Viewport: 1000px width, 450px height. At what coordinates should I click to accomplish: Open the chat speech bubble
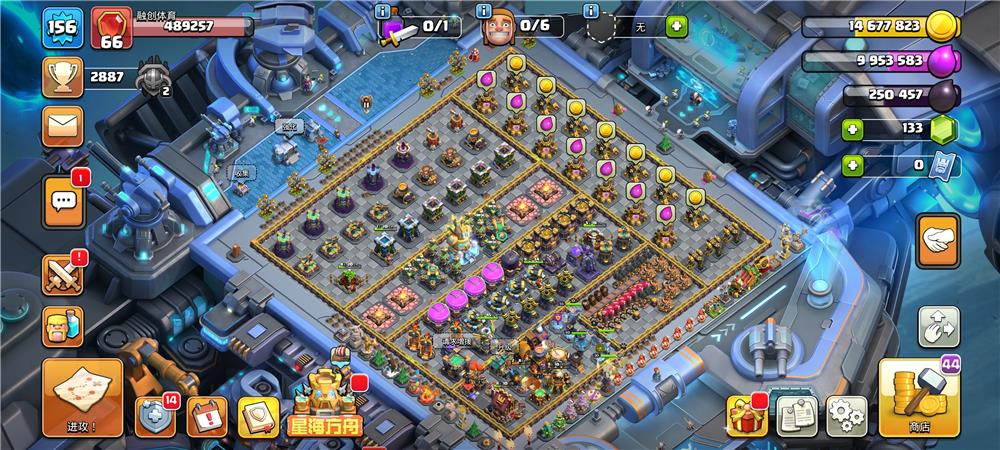(x=62, y=202)
